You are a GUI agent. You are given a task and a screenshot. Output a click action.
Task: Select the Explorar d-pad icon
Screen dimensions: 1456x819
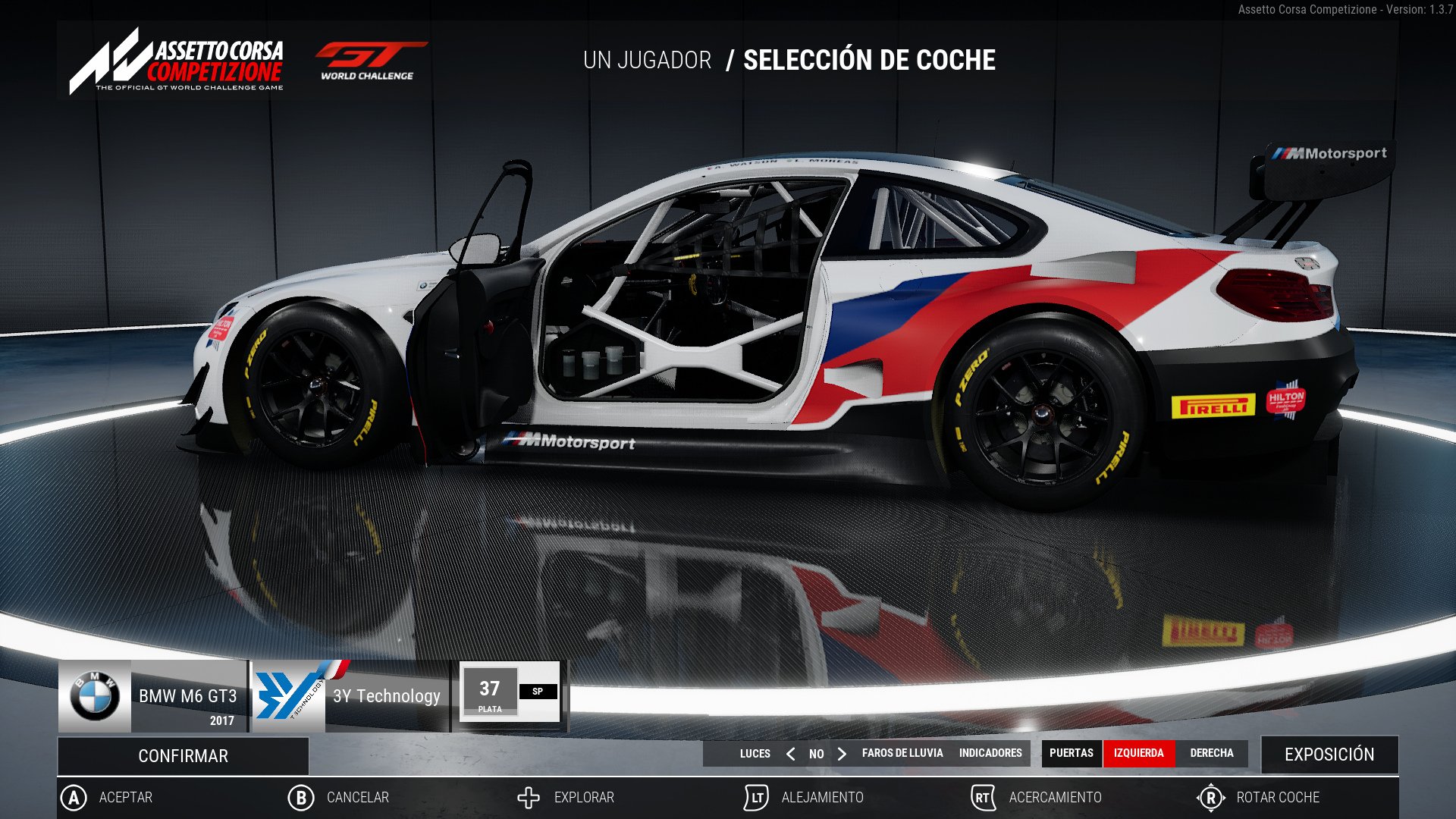[x=528, y=797]
